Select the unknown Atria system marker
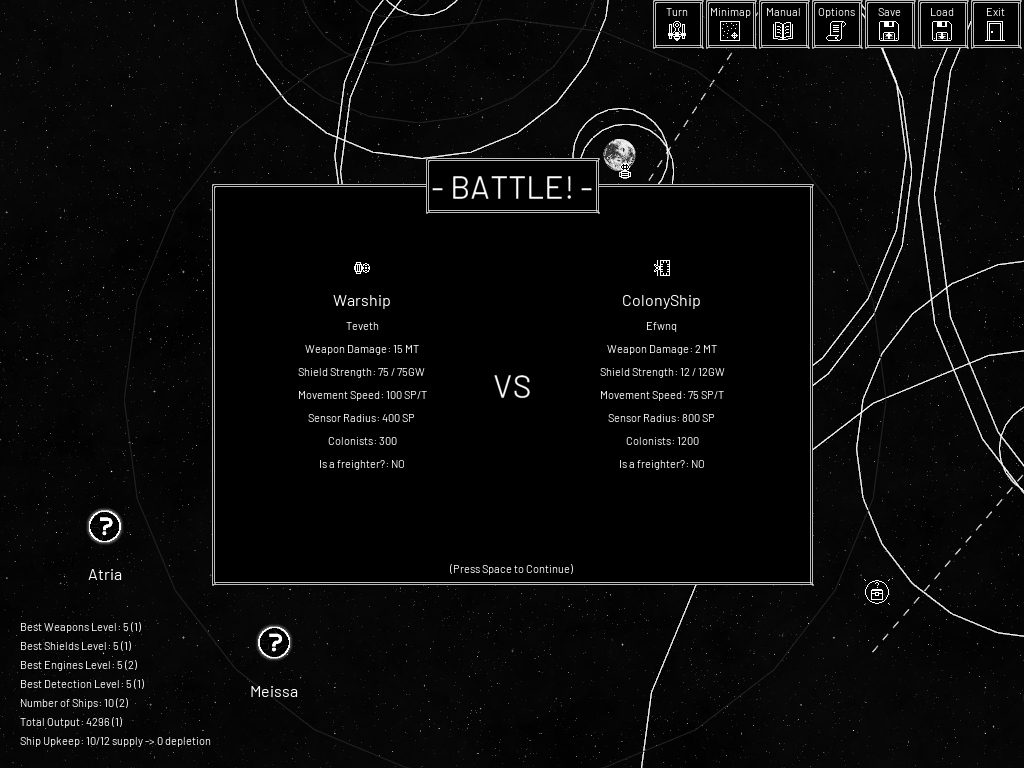Screen dimensions: 1024x768 pos(105,527)
